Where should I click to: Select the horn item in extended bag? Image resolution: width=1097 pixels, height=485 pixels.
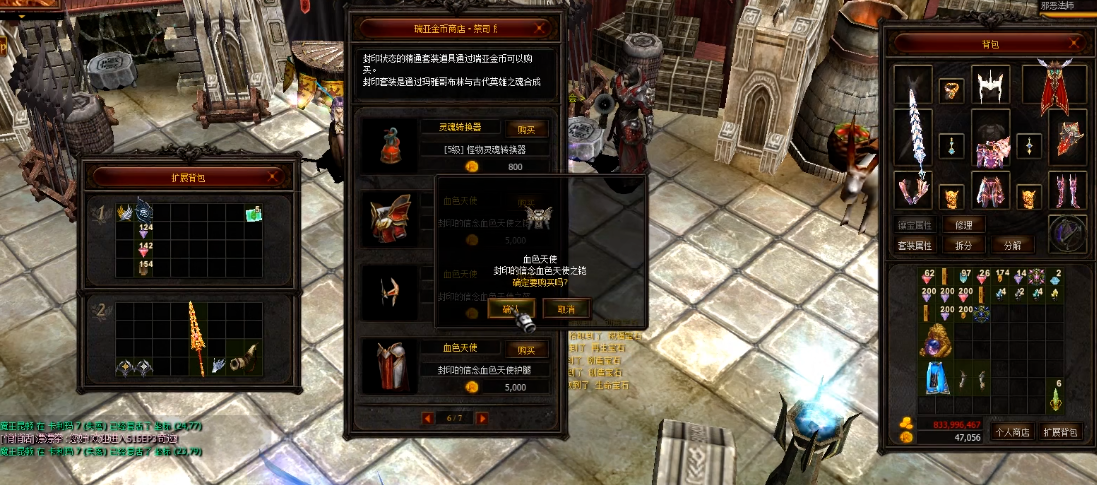click(x=245, y=358)
